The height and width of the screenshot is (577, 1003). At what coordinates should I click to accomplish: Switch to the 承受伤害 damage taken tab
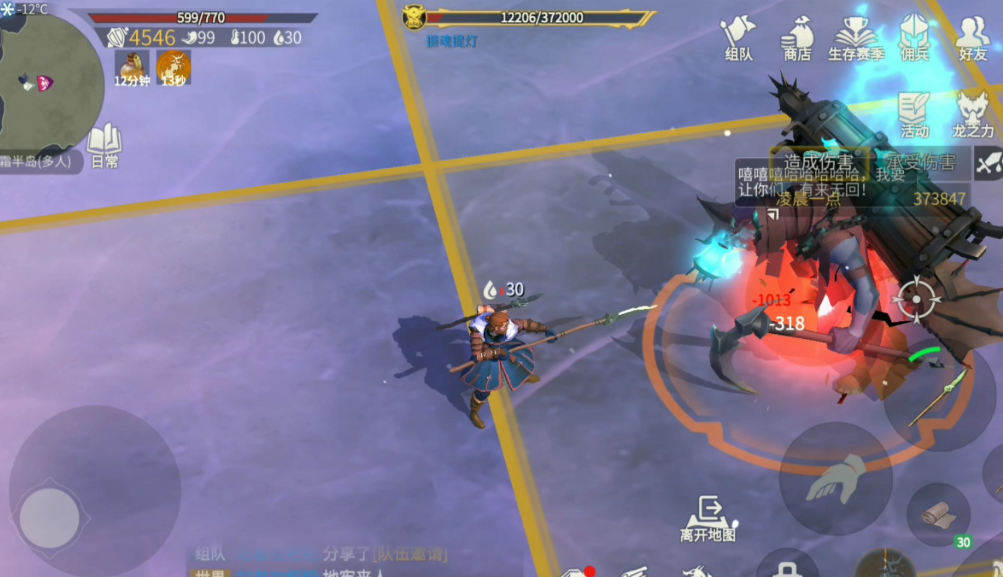click(918, 162)
